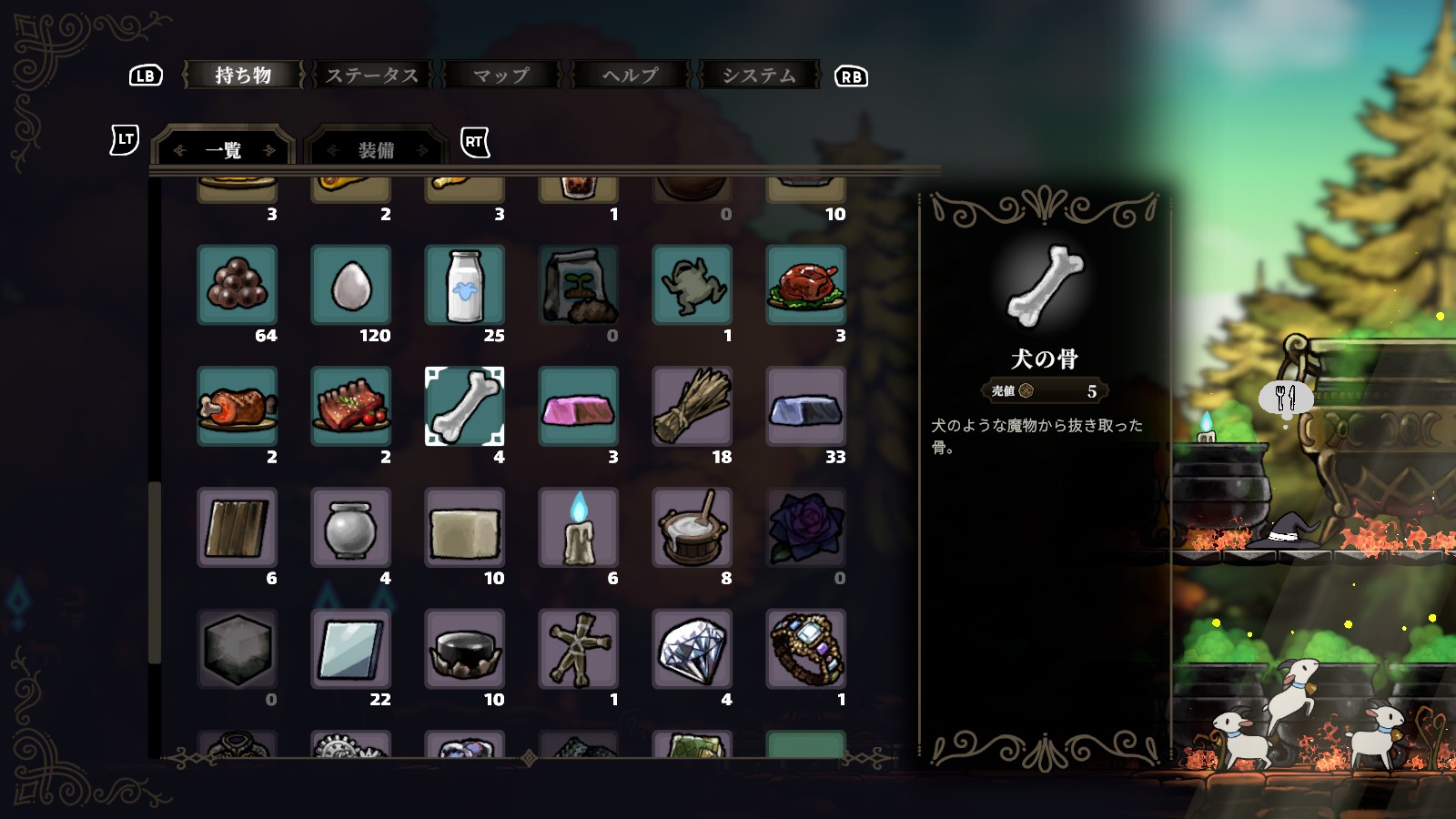
Task: Select the dog bone item
Action: [464, 406]
